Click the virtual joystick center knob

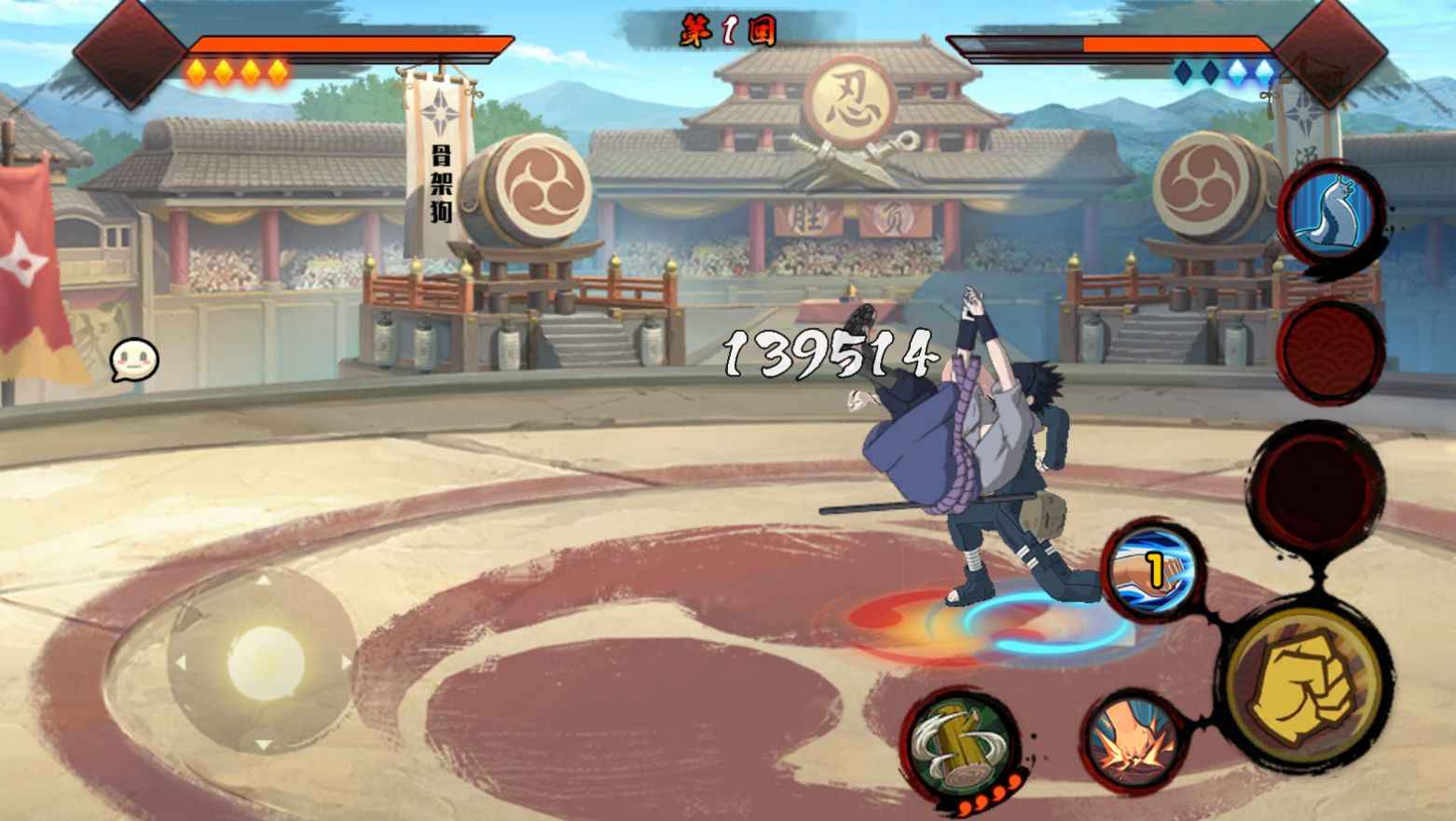coord(266,662)
